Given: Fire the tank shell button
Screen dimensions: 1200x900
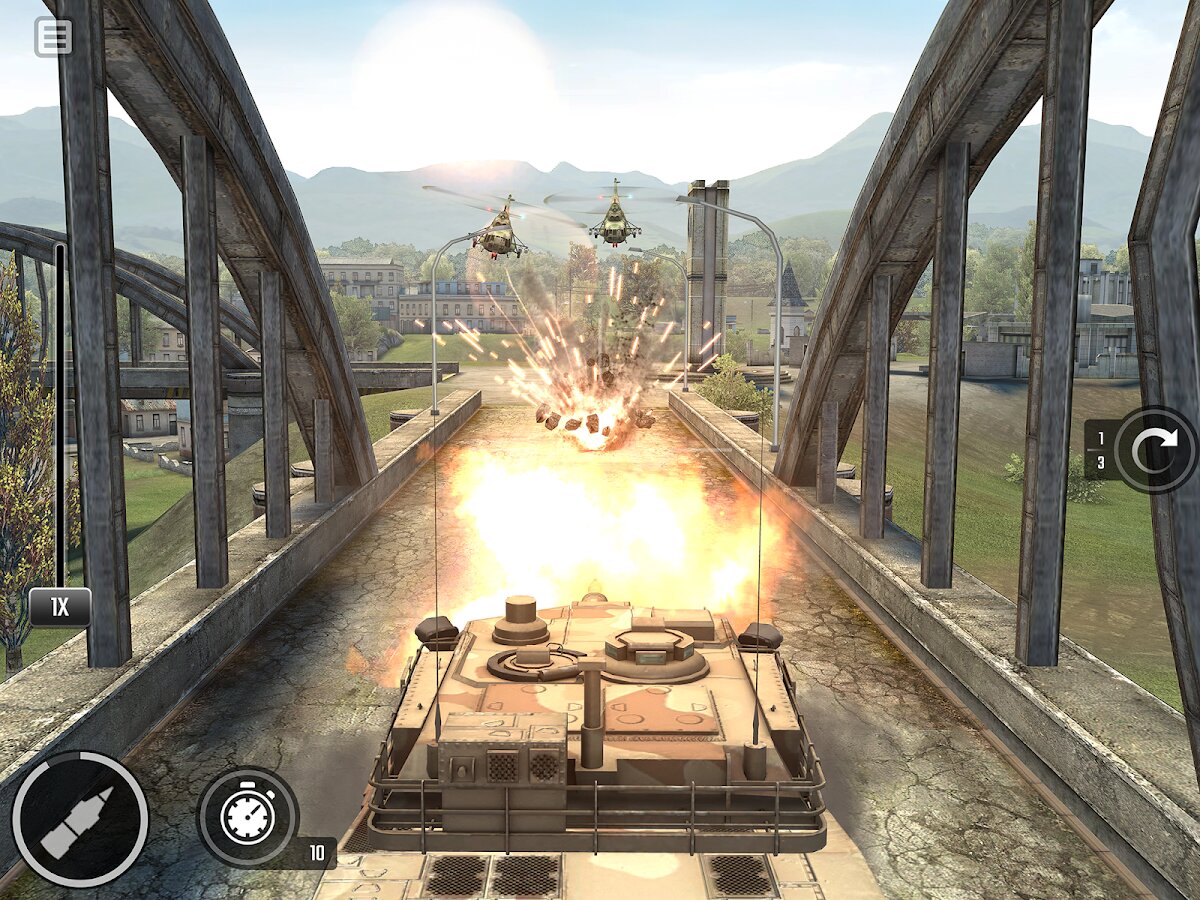Looking at the screenshot, I should (x=80, y=820).
